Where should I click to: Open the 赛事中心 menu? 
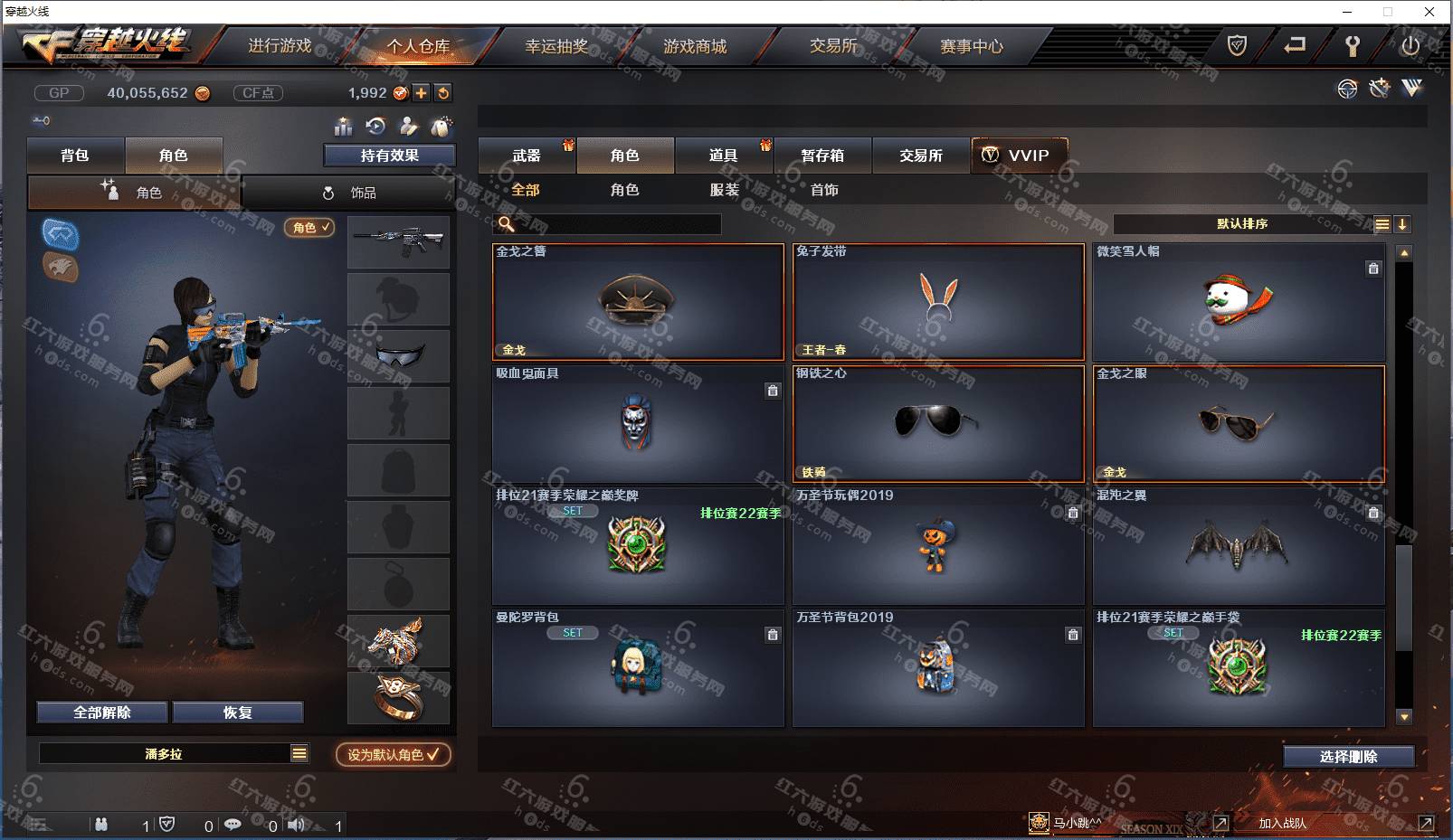[972, 46]
